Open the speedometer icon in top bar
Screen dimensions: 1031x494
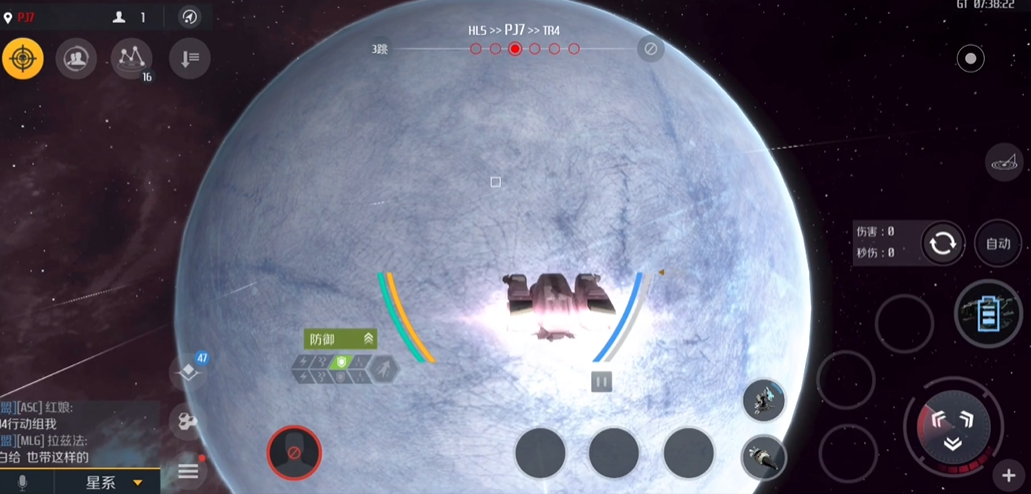click(x=189, y=17)
